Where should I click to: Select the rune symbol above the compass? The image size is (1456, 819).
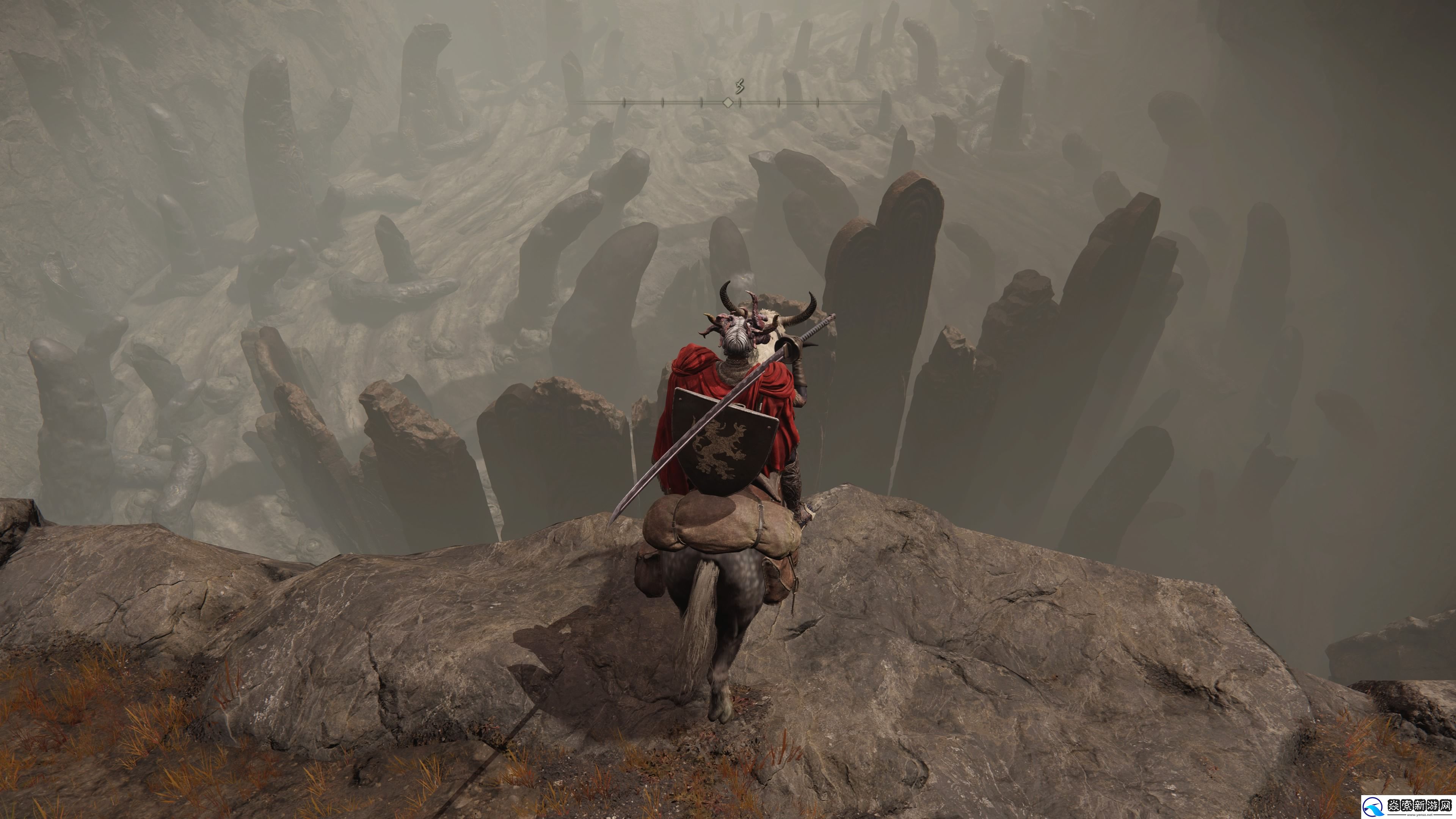coord(739,86)
